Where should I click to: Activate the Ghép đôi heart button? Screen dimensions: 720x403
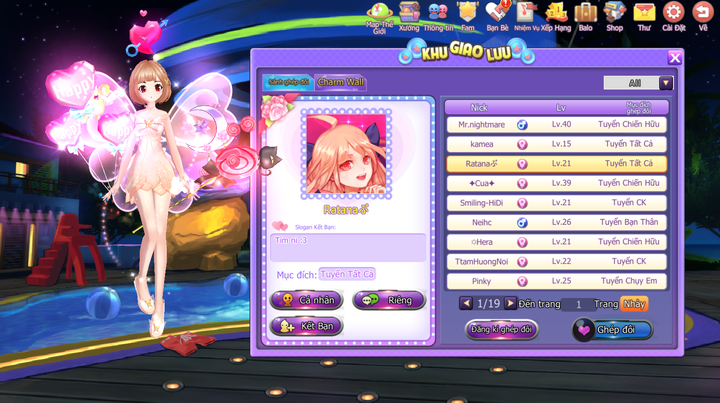coord(612,329)
